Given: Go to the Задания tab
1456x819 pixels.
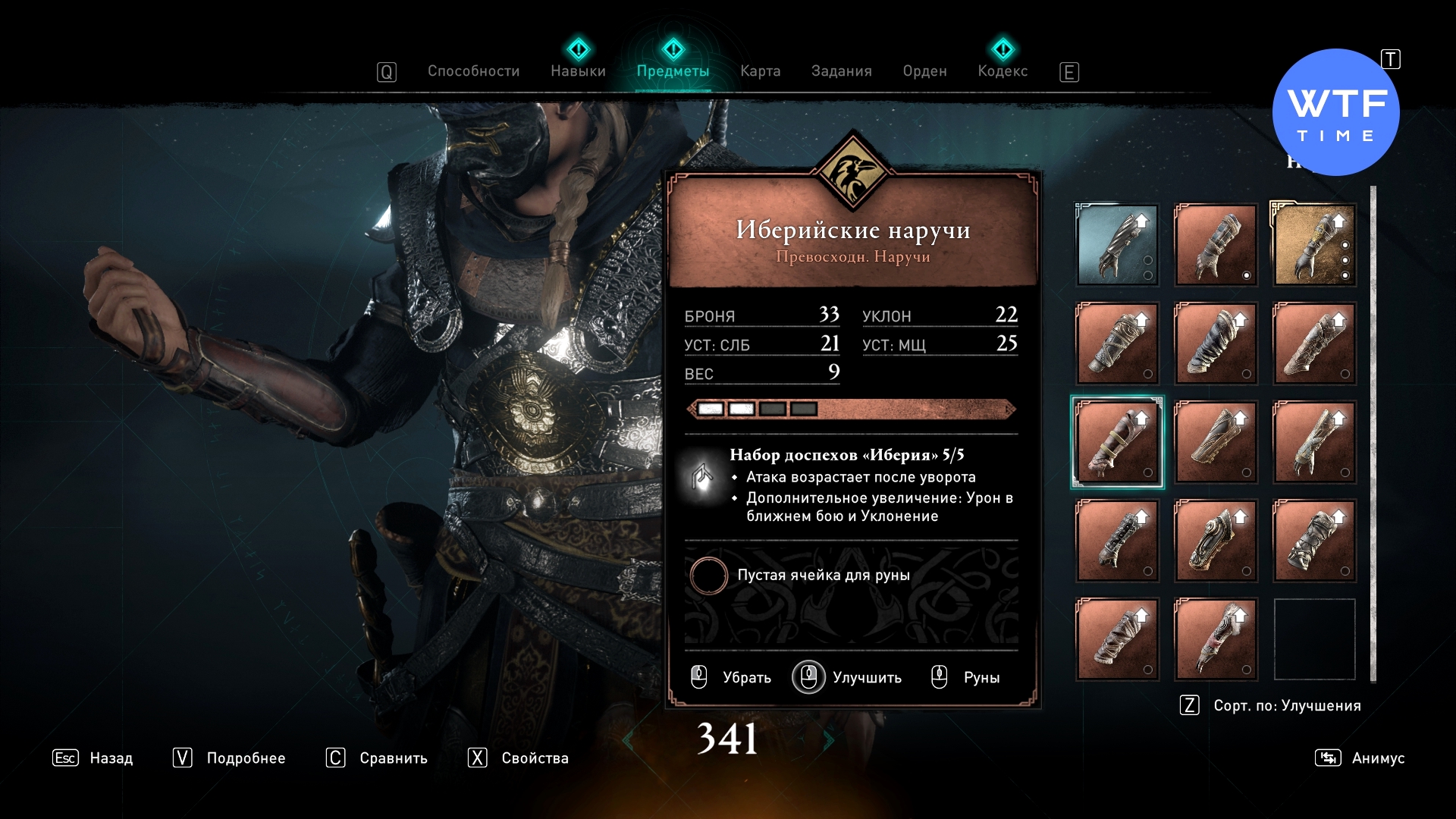Looking at the screenshot, I should tap(841, 71).
